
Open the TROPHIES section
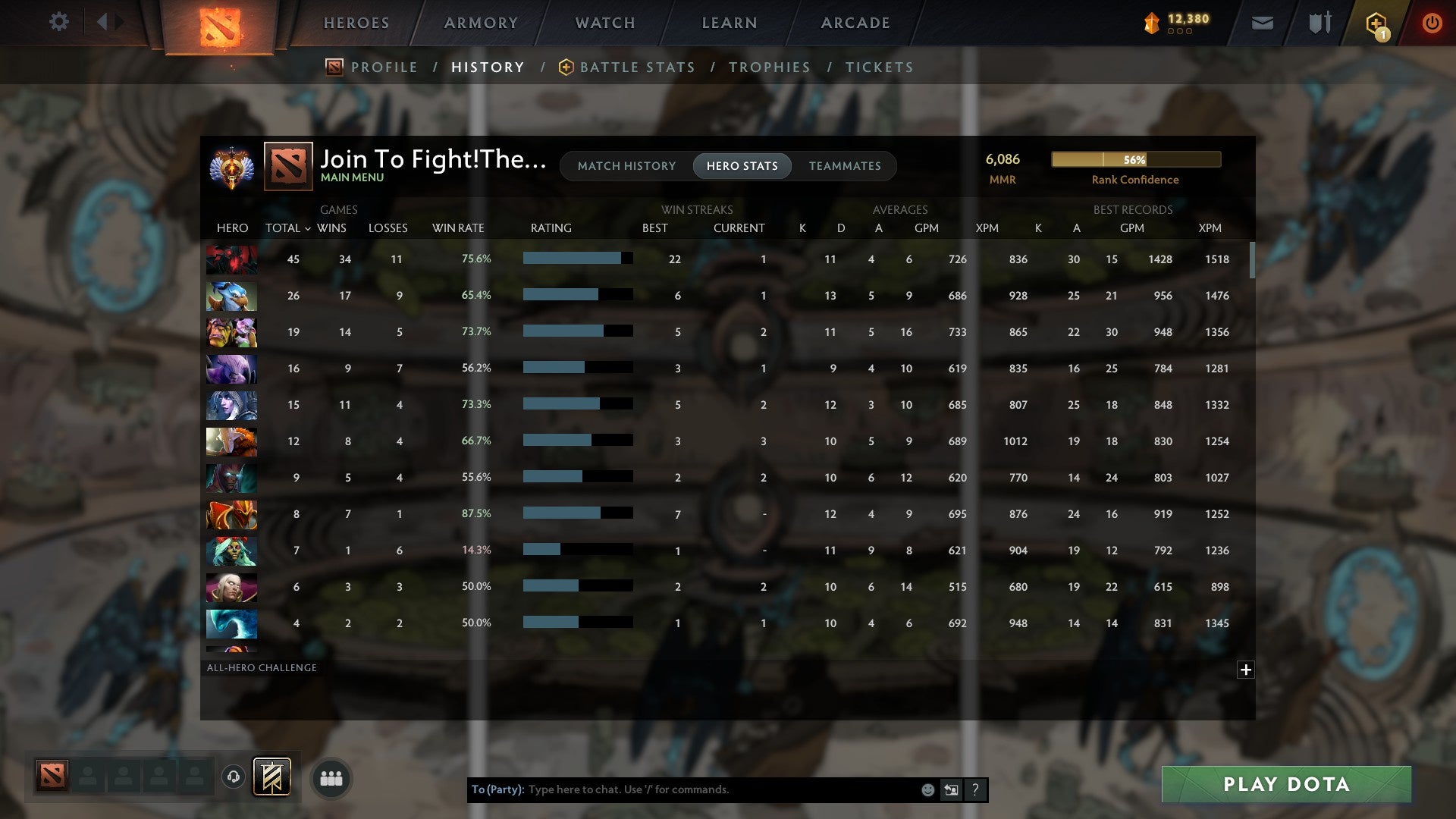coord(769,67)
